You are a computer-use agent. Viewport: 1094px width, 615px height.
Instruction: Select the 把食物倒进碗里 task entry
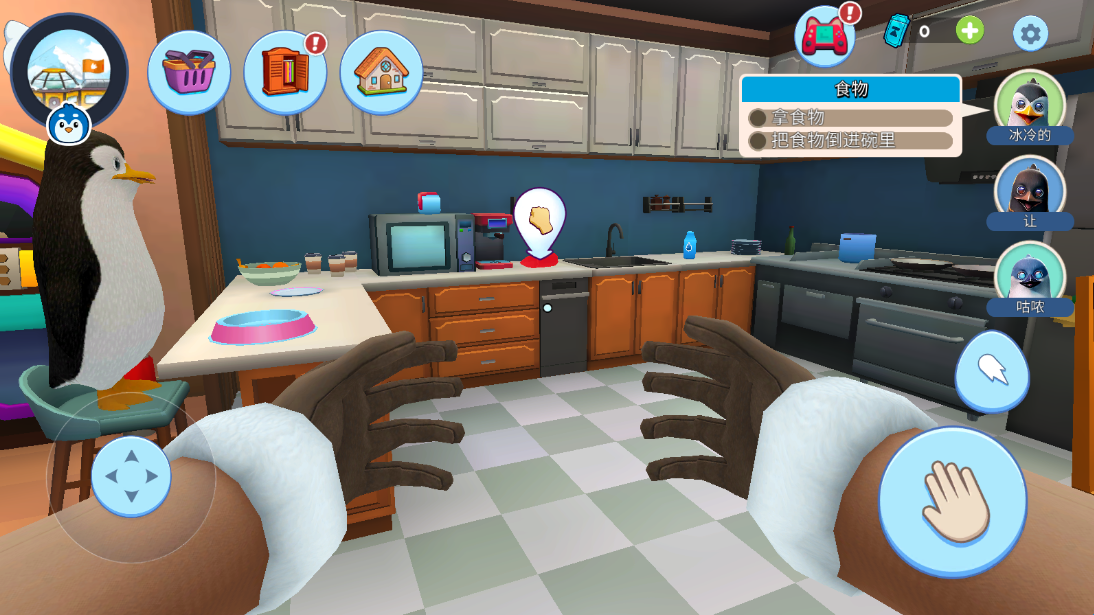click(x=851, y=141)
